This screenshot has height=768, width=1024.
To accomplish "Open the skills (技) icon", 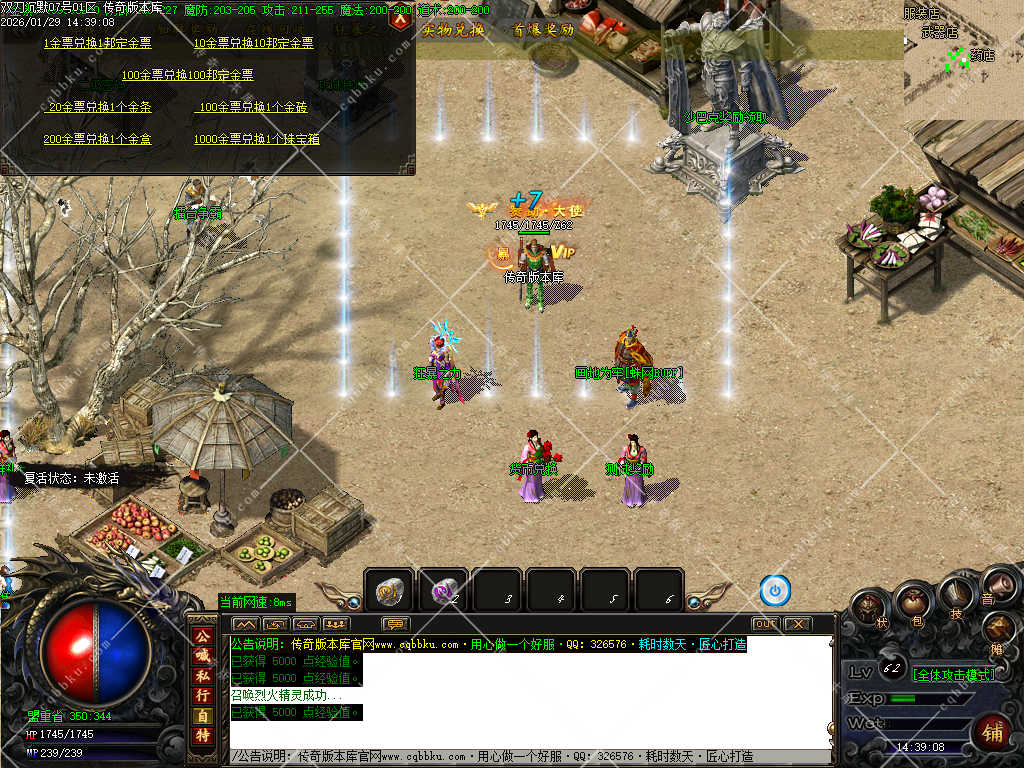I will click(956, 595).
